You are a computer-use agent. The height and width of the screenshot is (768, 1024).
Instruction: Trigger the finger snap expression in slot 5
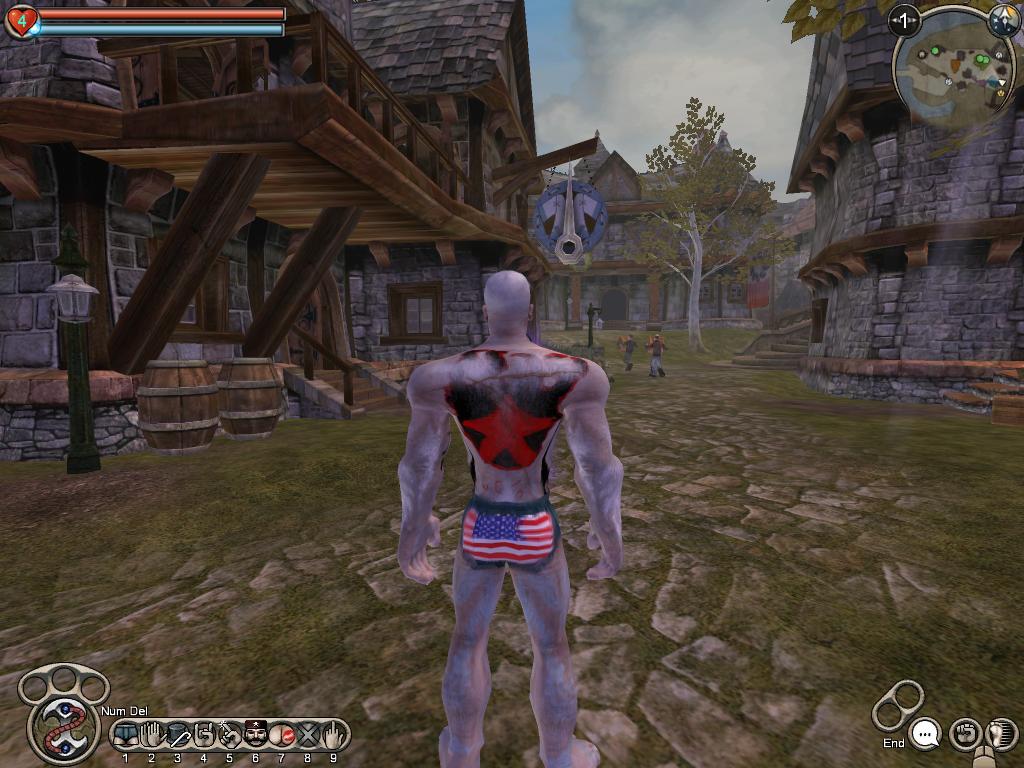229,736
